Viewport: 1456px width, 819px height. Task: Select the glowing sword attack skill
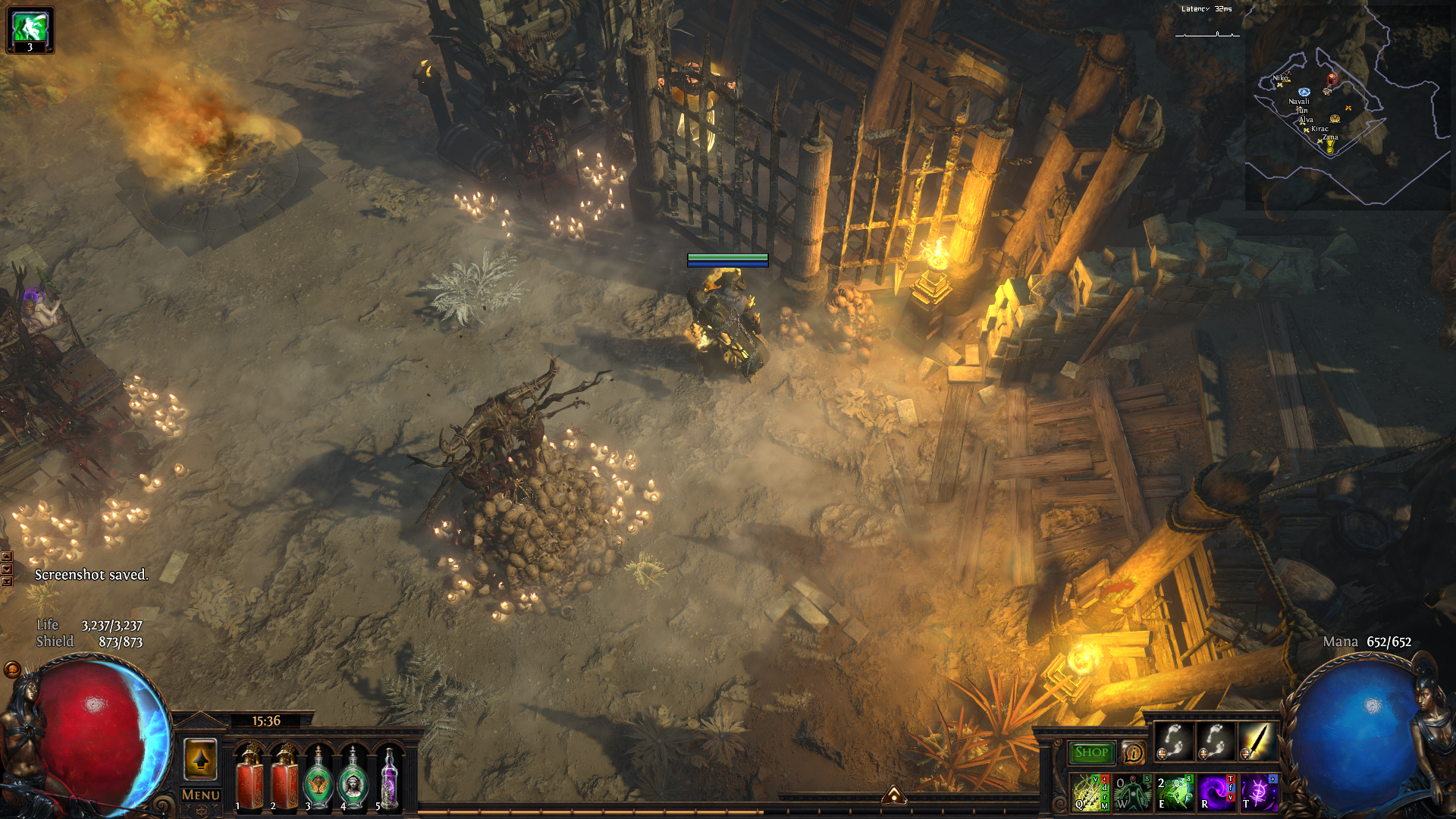[1257, 742]
